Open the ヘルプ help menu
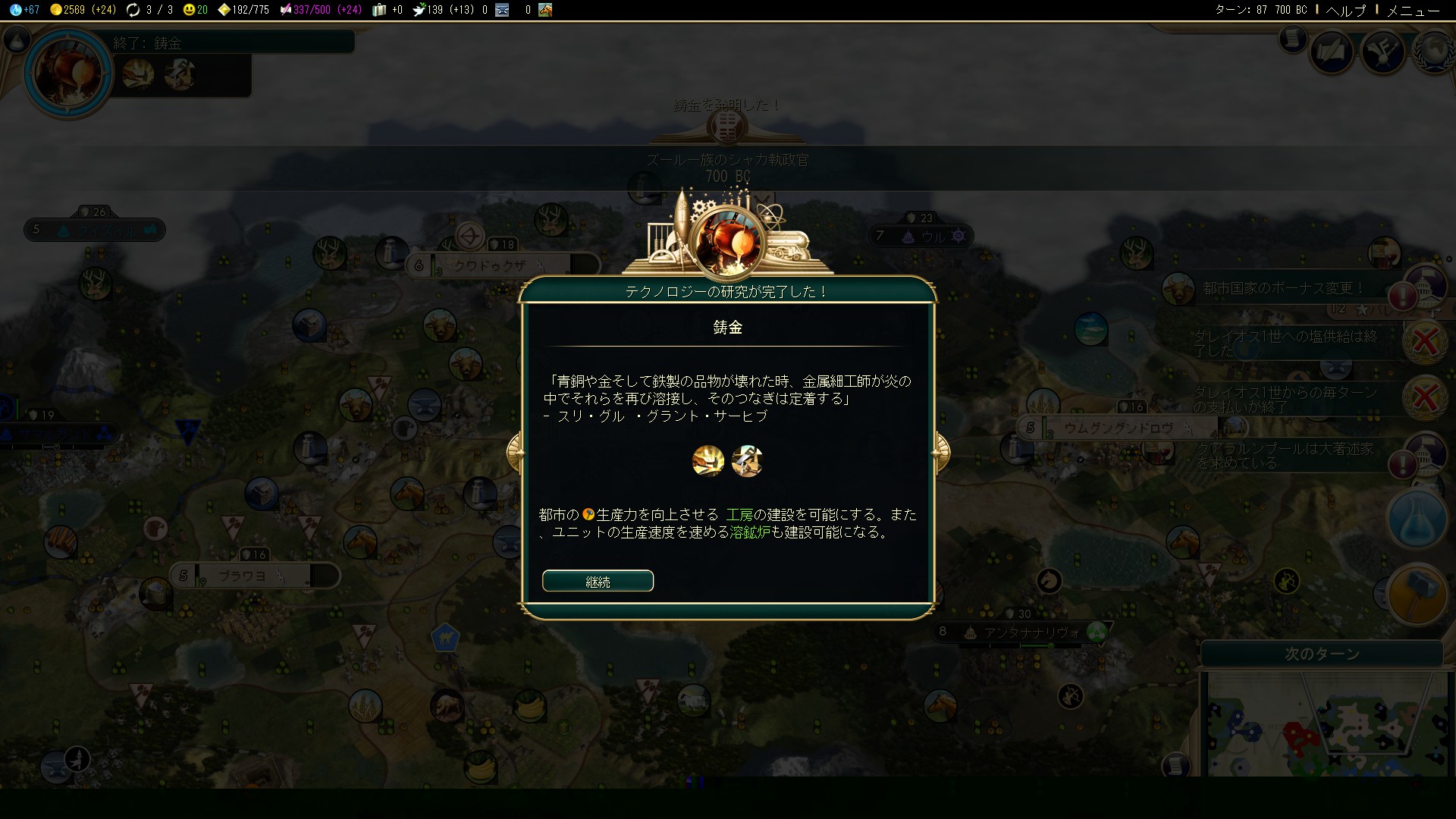Image resolution: width=1456 pixels, height=819 pixels. pyautogui.click(x=1345, y=10)
